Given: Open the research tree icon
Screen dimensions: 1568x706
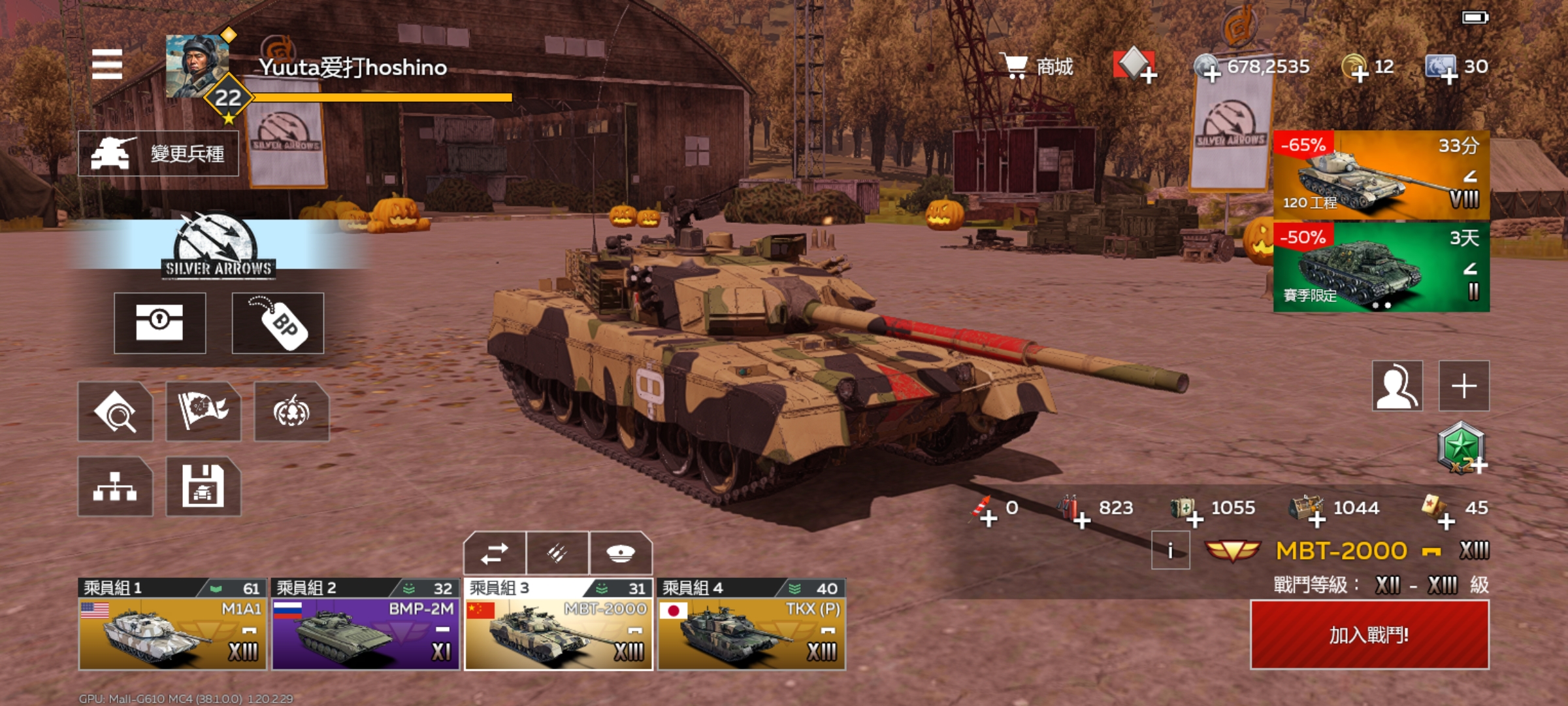Looking at the screenshot, I should tap(115, 487).
